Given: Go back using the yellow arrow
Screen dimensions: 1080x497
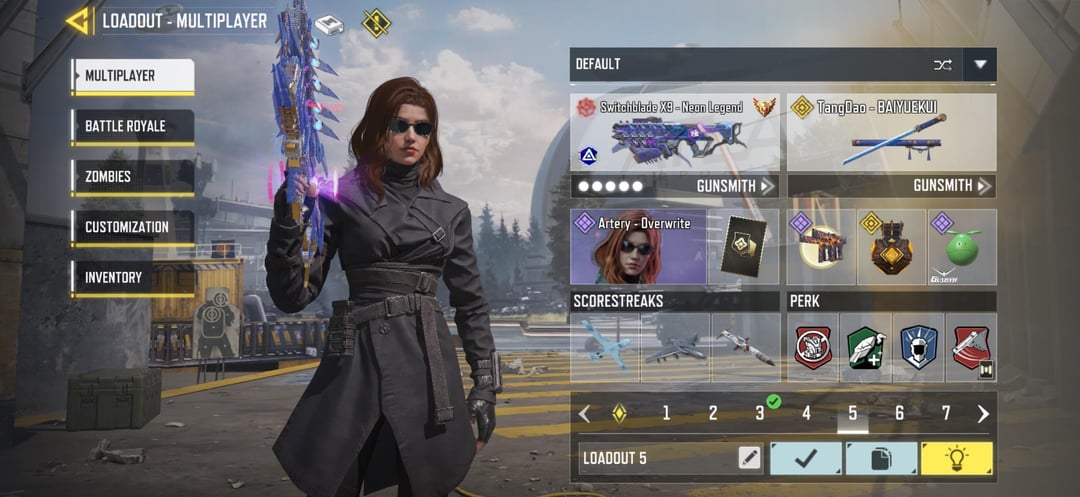Looking at the screenshot, I should [x=78, y=21].
